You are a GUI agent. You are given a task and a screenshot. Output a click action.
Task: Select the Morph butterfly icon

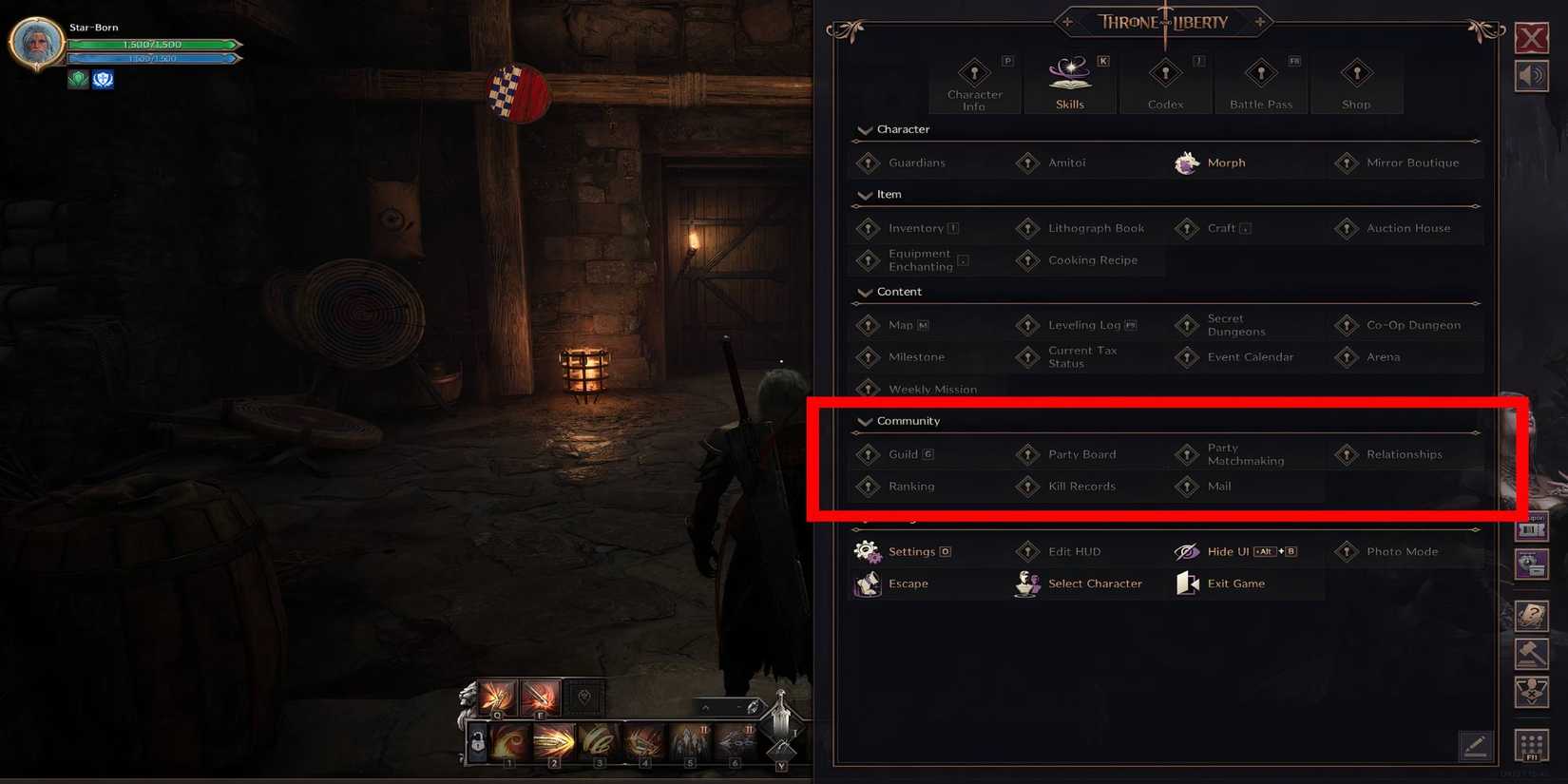(1187, 163)
